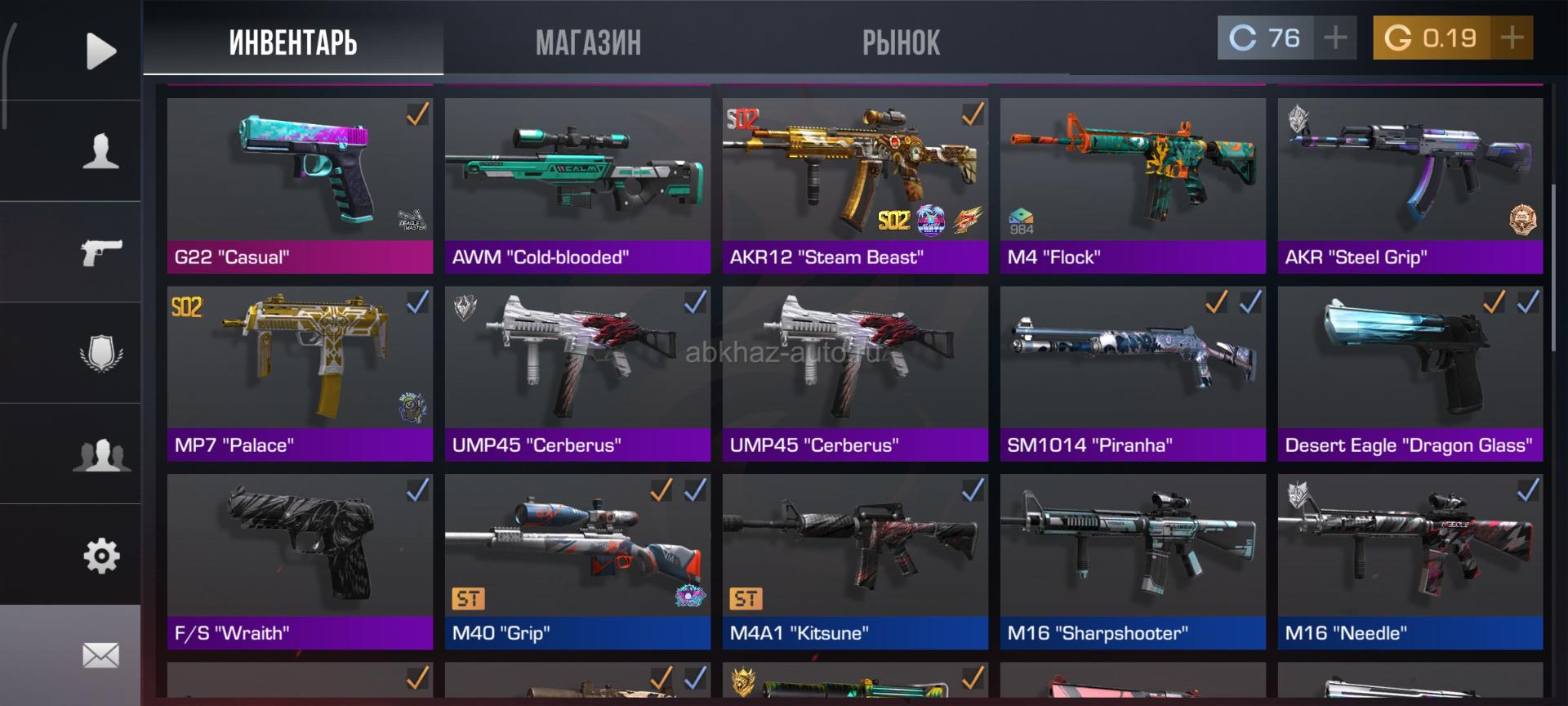Screen dimensions: 1568x706
Task: Open the weapons pistol icon in sidebar
Action: [100, 252]
